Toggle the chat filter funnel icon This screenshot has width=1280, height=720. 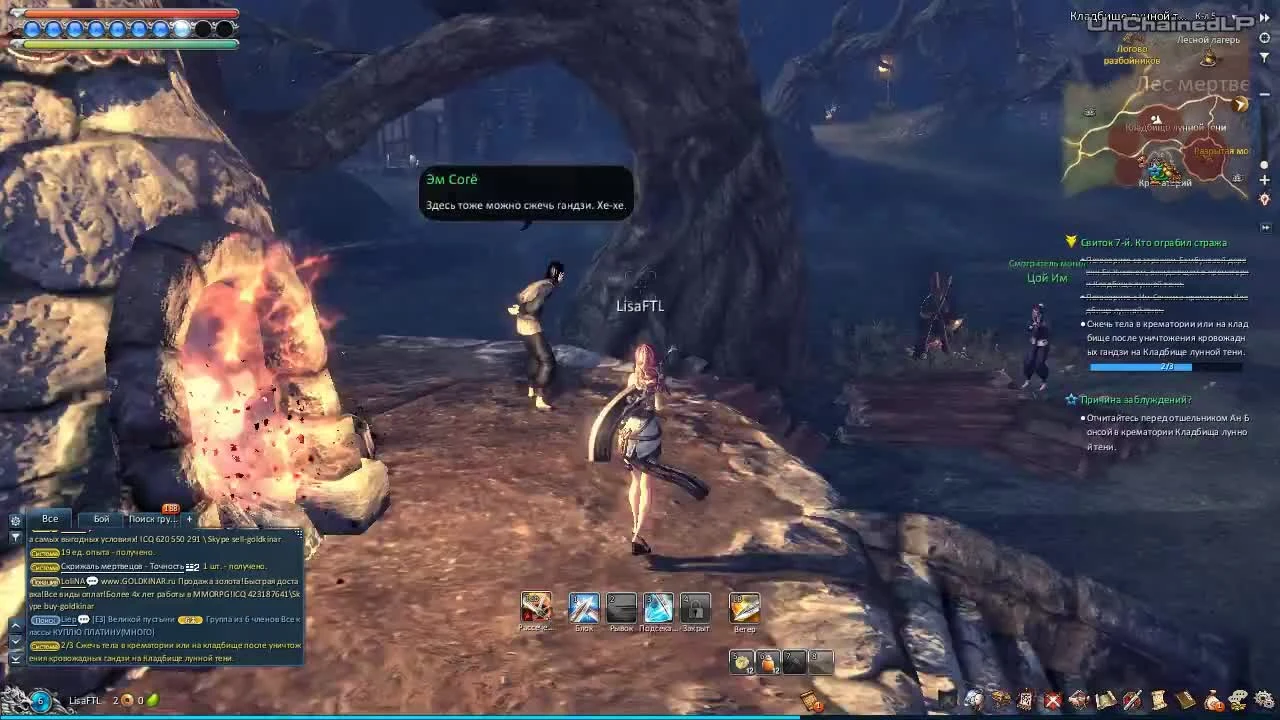[x=15, y=538]
